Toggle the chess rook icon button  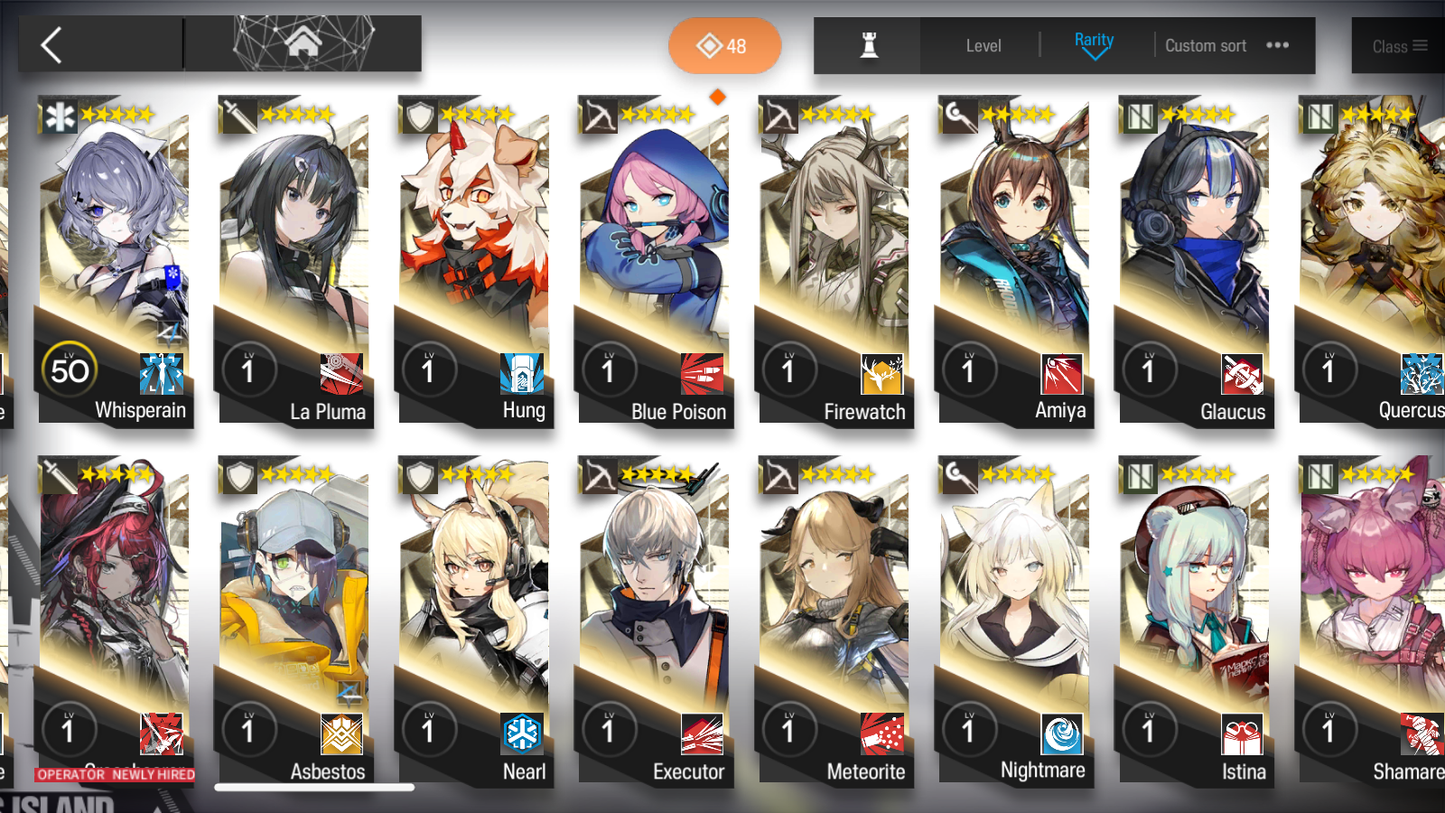(868, 46)
